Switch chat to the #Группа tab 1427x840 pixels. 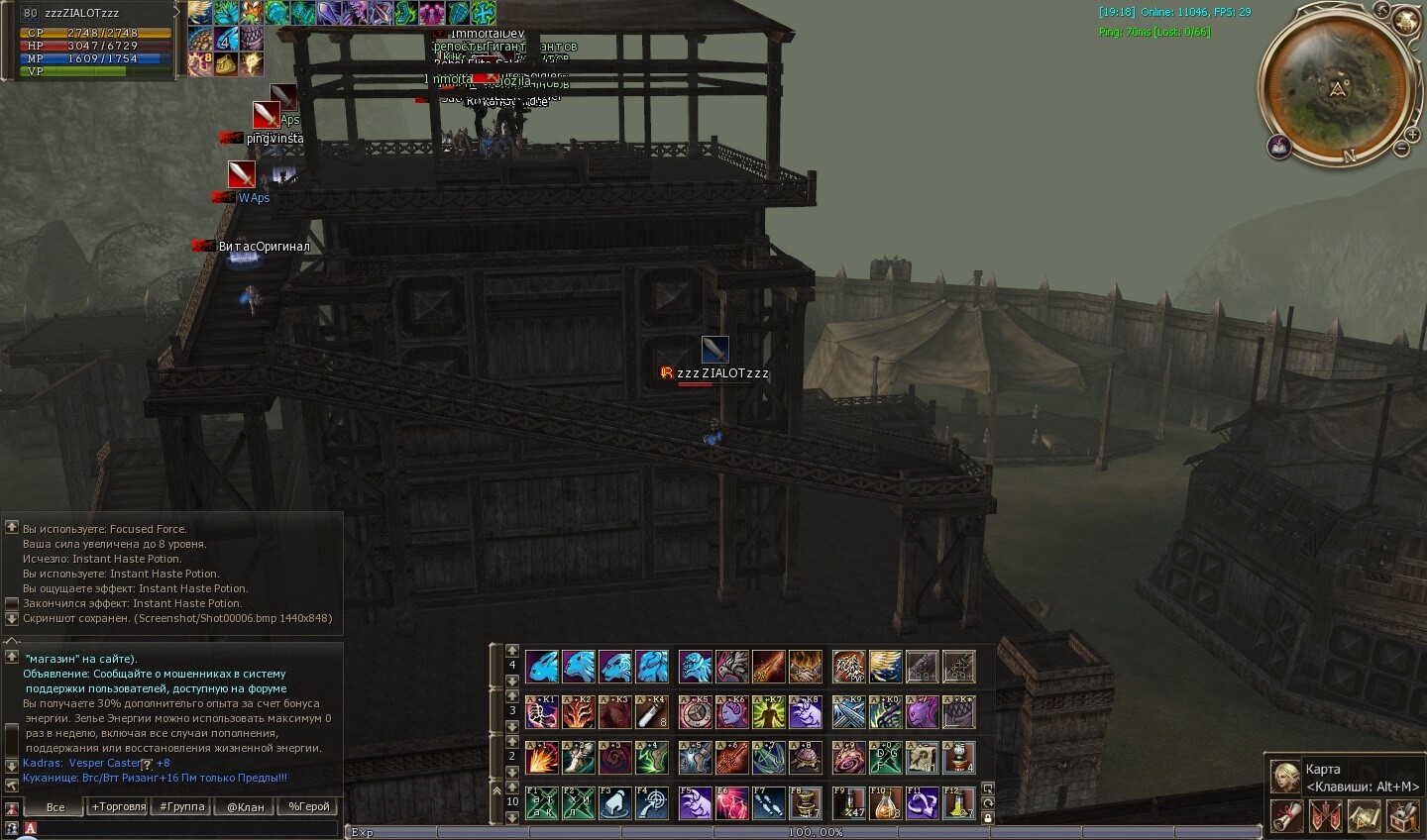(182, 806)
